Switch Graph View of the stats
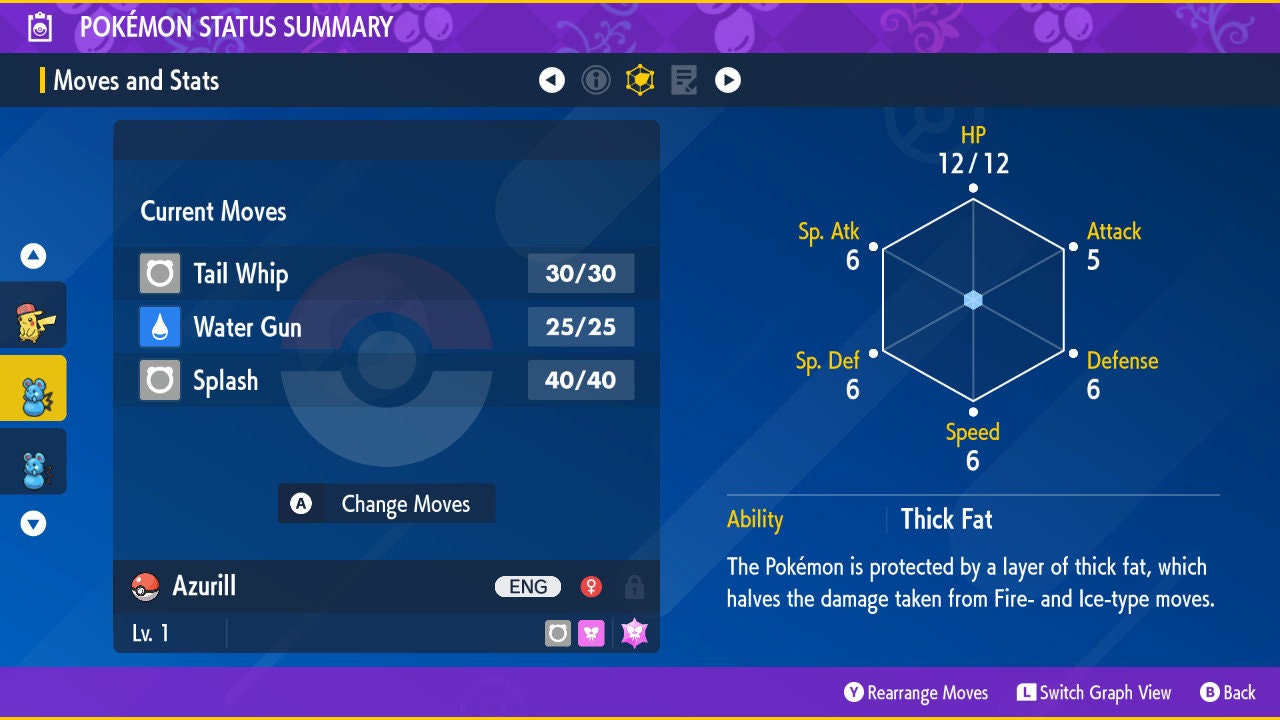This screenshot has height=720, width=1280. click(1094, 692)
